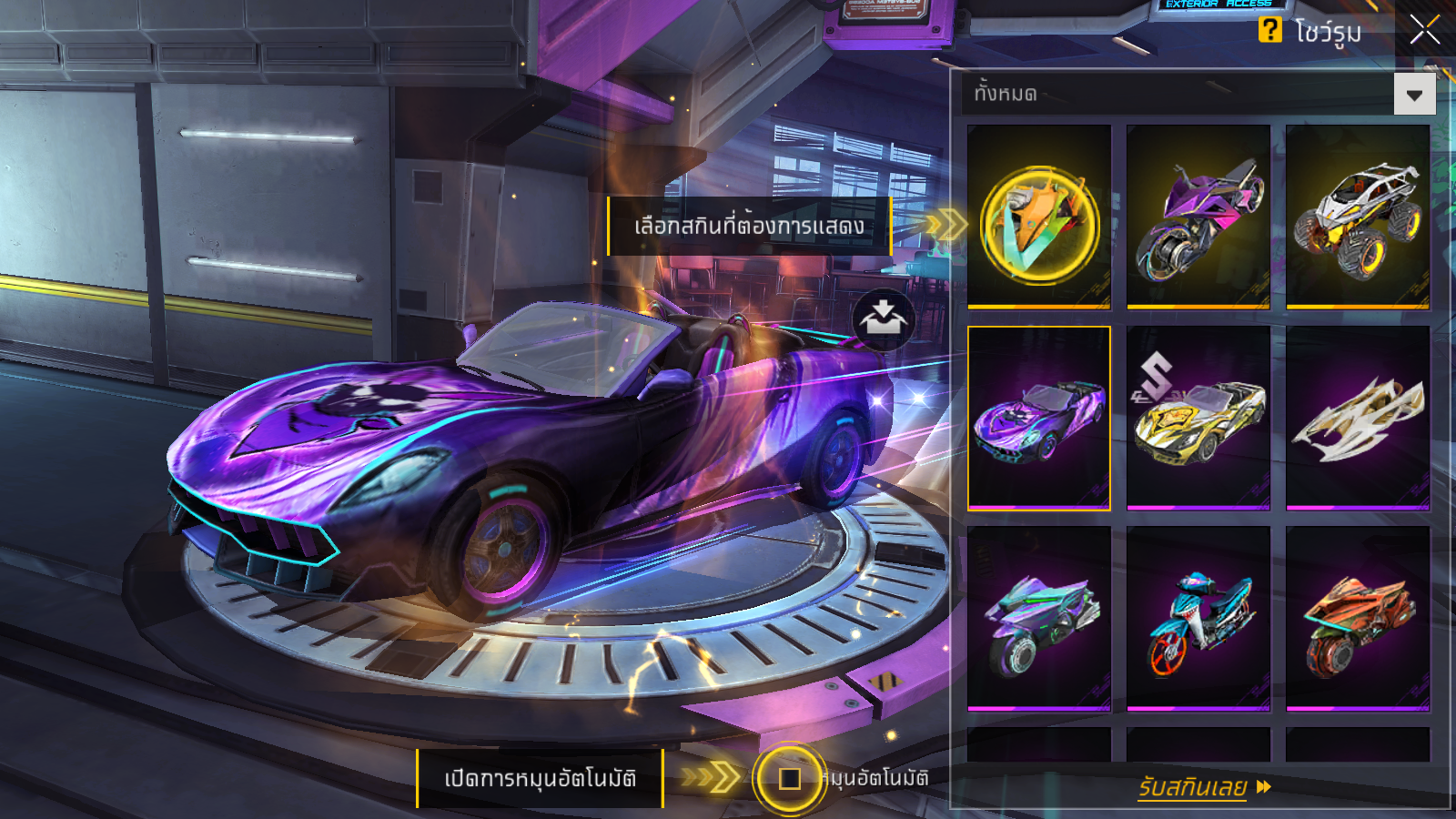The image size is (1456, 819).
Task: Select the gold and white sports car skin
Action: click(1198, 419)
